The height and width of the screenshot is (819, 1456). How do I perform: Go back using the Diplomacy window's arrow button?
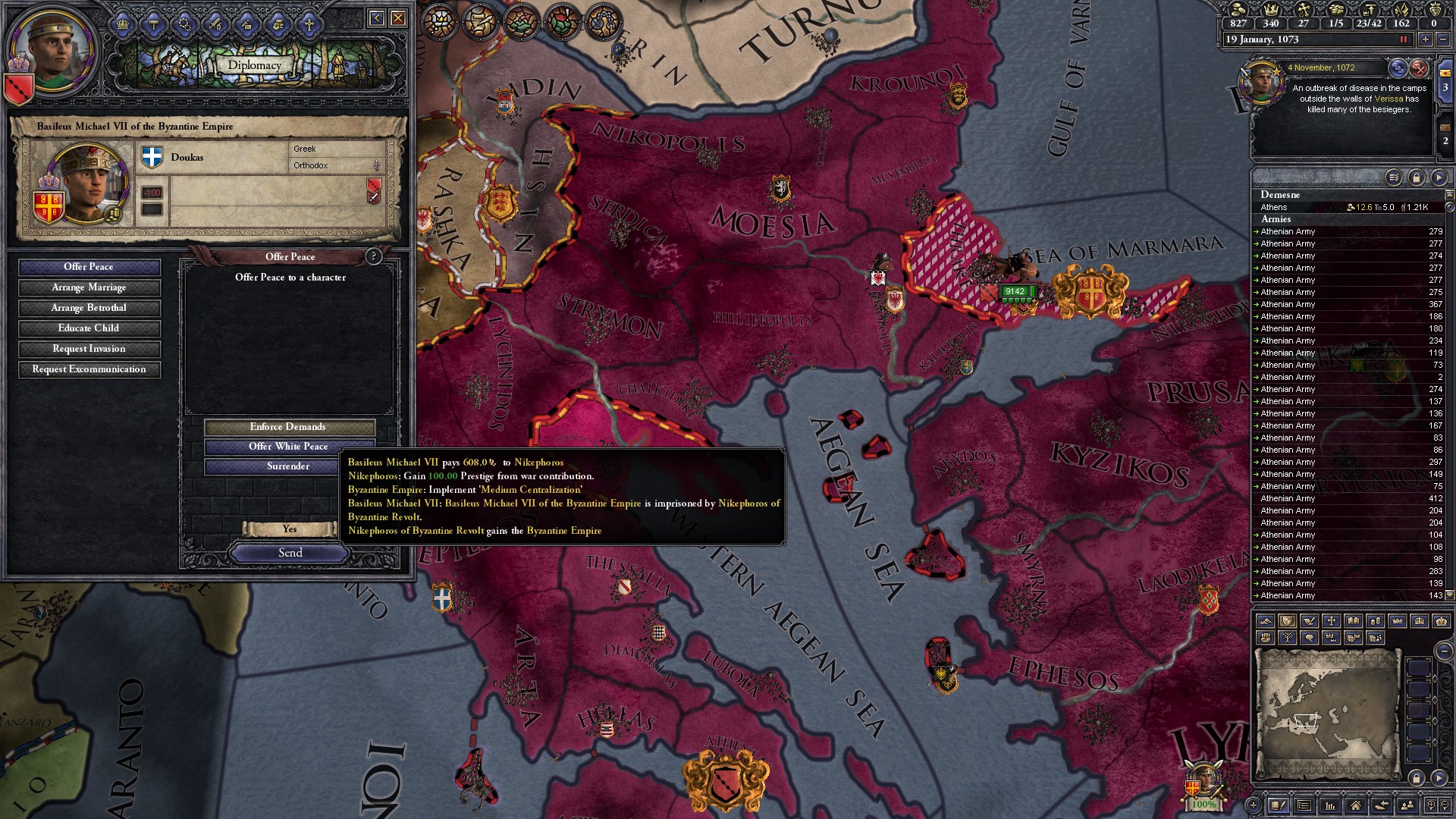click(x=377, y=18)
